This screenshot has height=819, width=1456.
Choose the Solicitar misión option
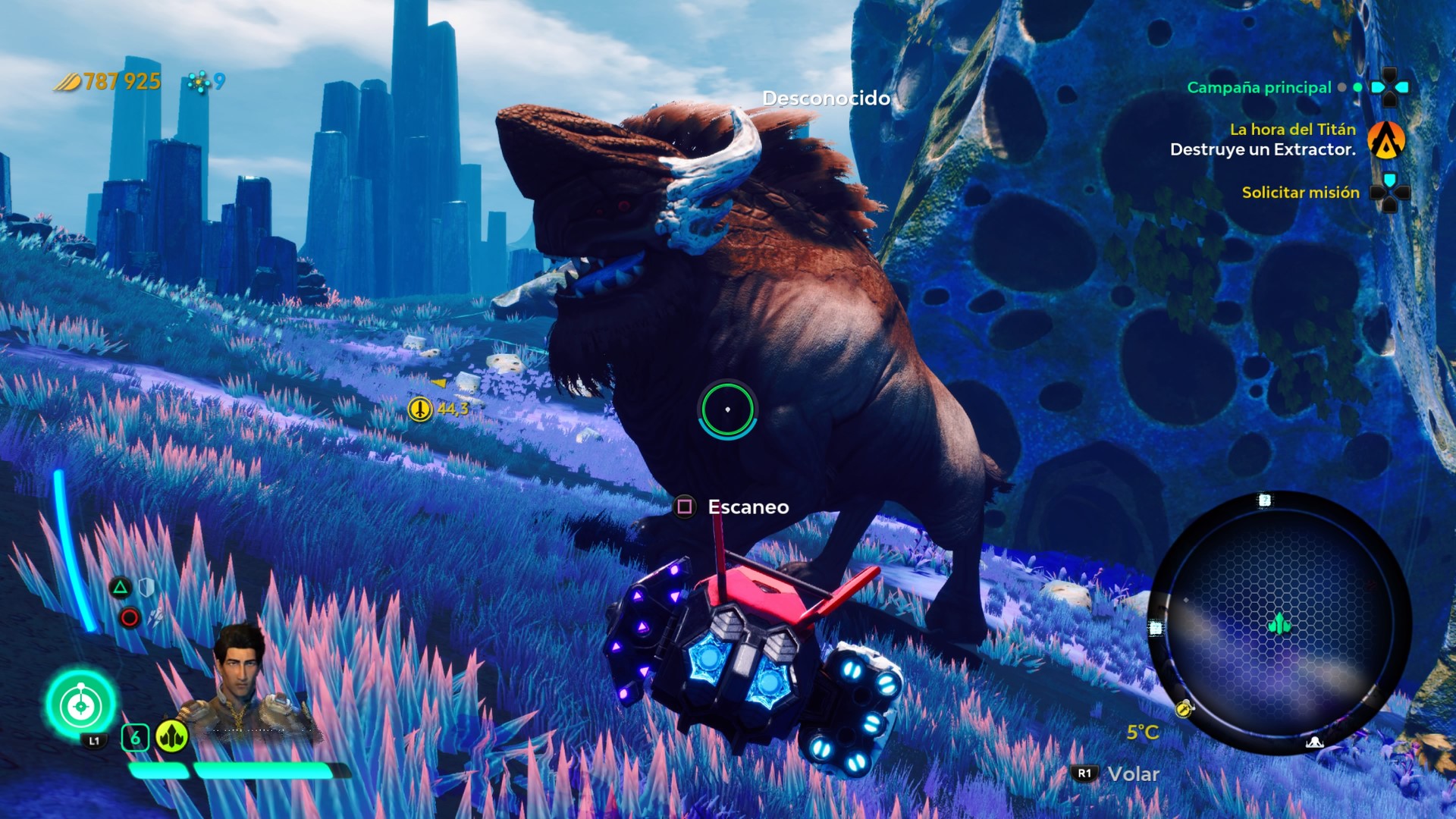coord(1300,193)
